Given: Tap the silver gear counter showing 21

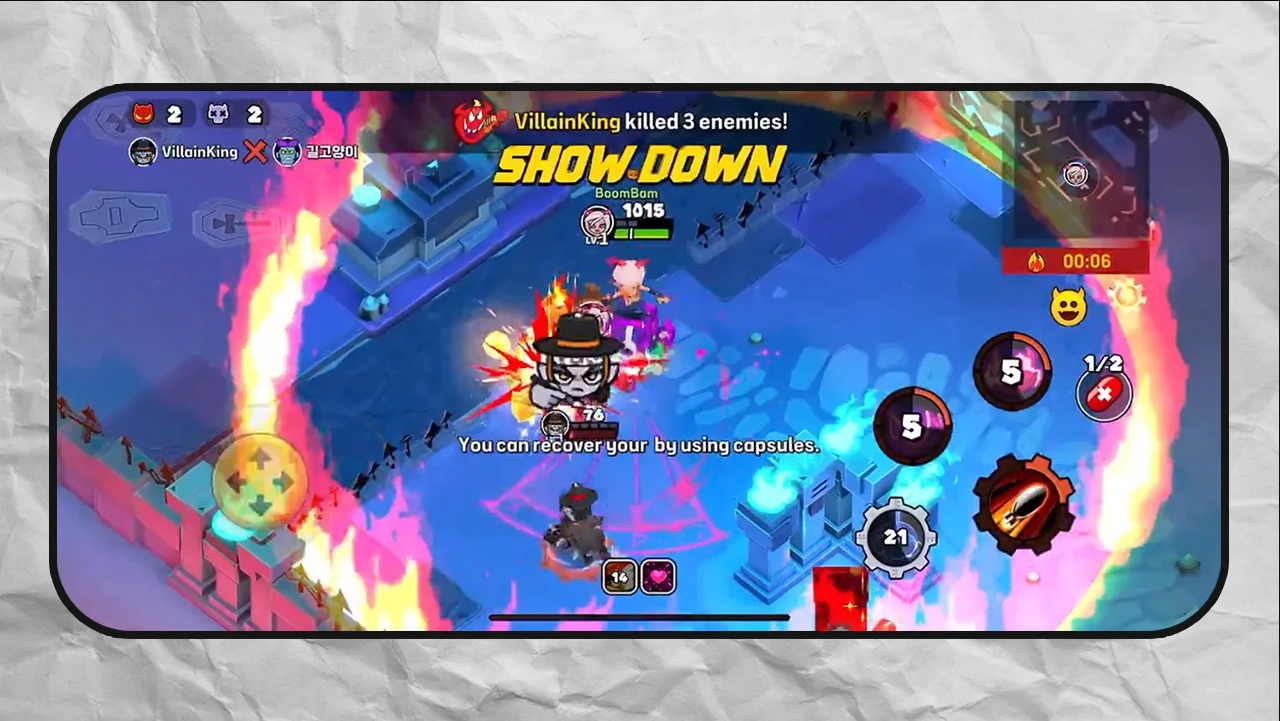Looking at the screenshot, I should (x=898, y=539).
